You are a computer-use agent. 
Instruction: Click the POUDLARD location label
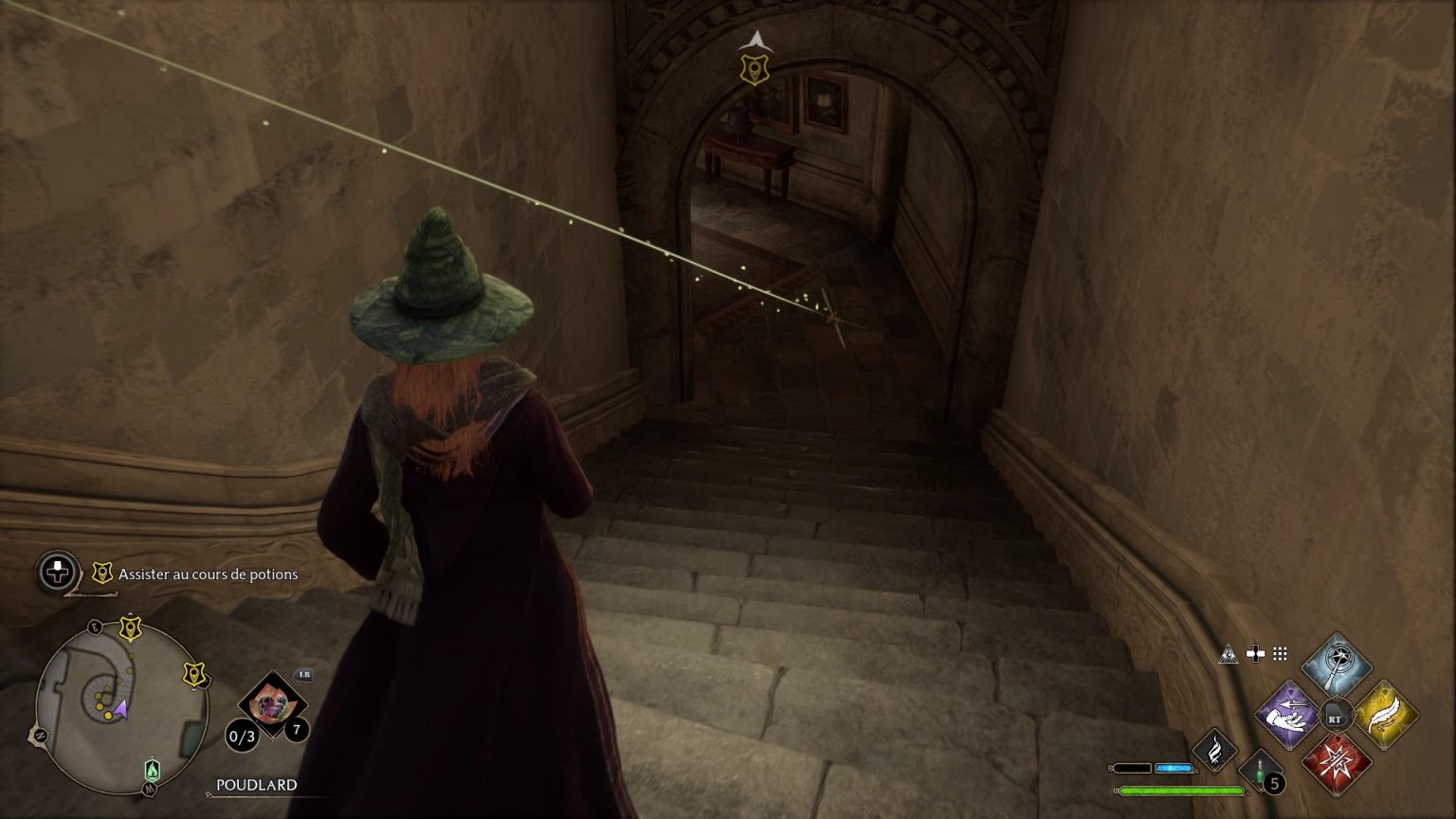(x=257, y=784)
